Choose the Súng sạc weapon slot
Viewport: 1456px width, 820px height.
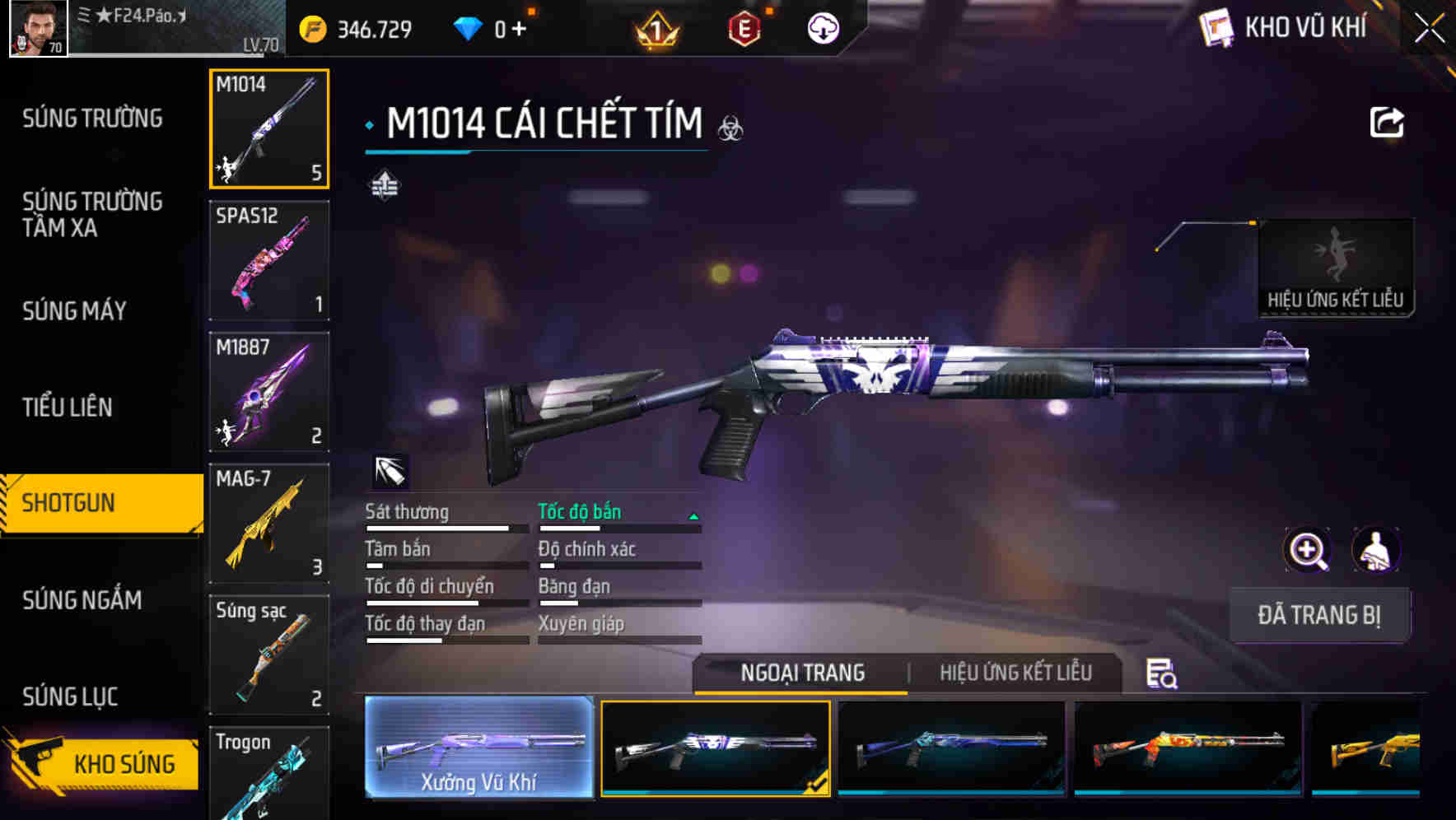(x=269, y=655)
